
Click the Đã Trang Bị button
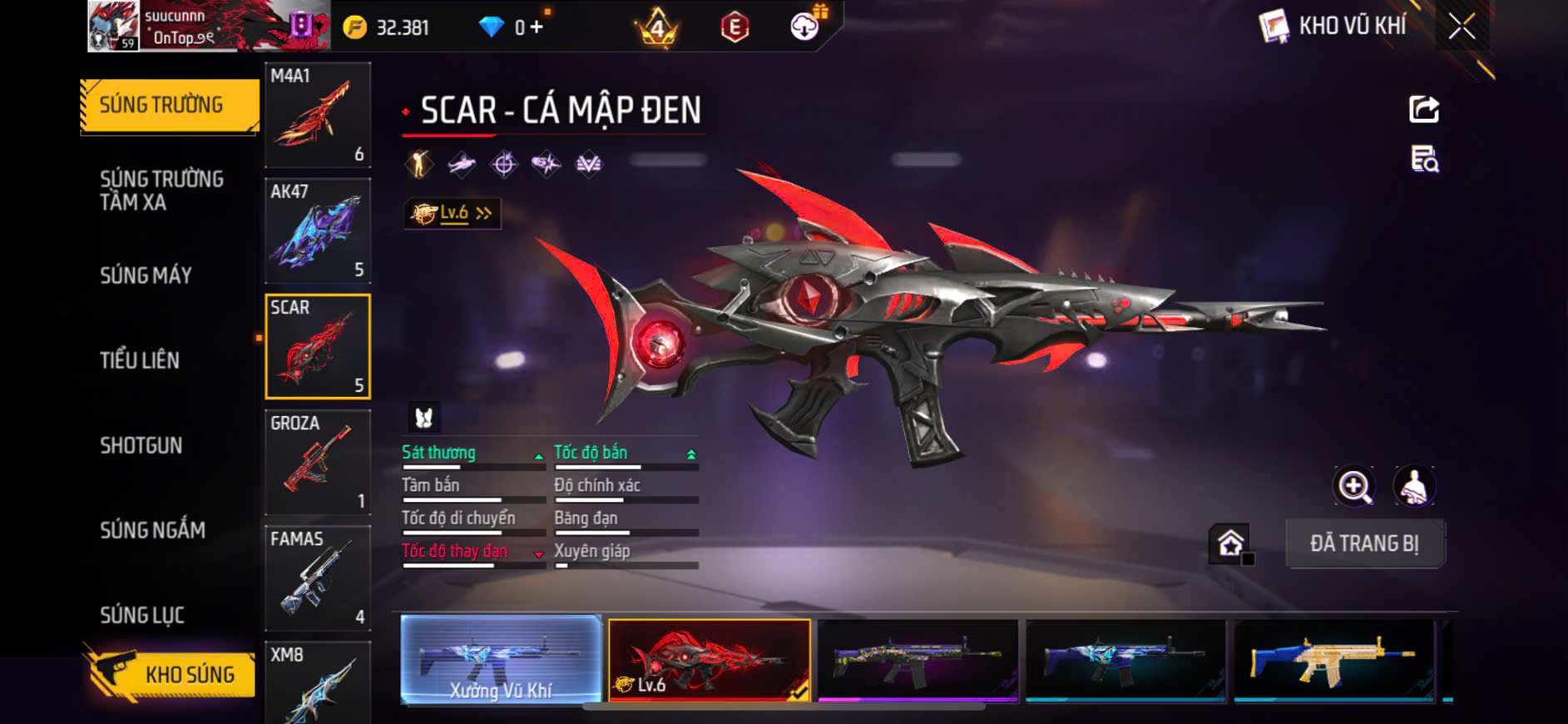(x=1364, y=543)
